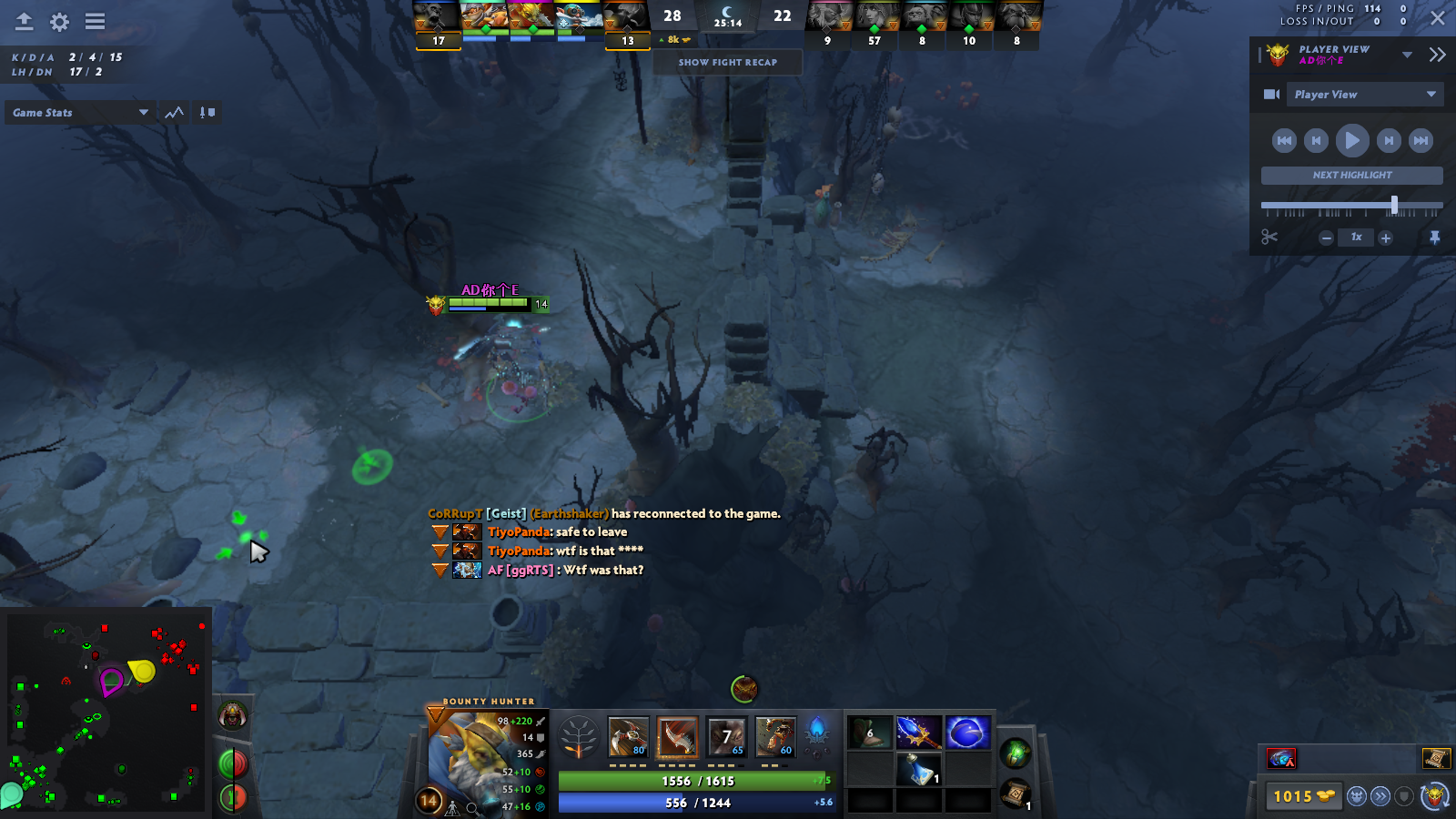Click the upload icon in top-left corner
The width and height of the screenshot is (1456, 819).
pyautogui.click(x=22, y=21)
